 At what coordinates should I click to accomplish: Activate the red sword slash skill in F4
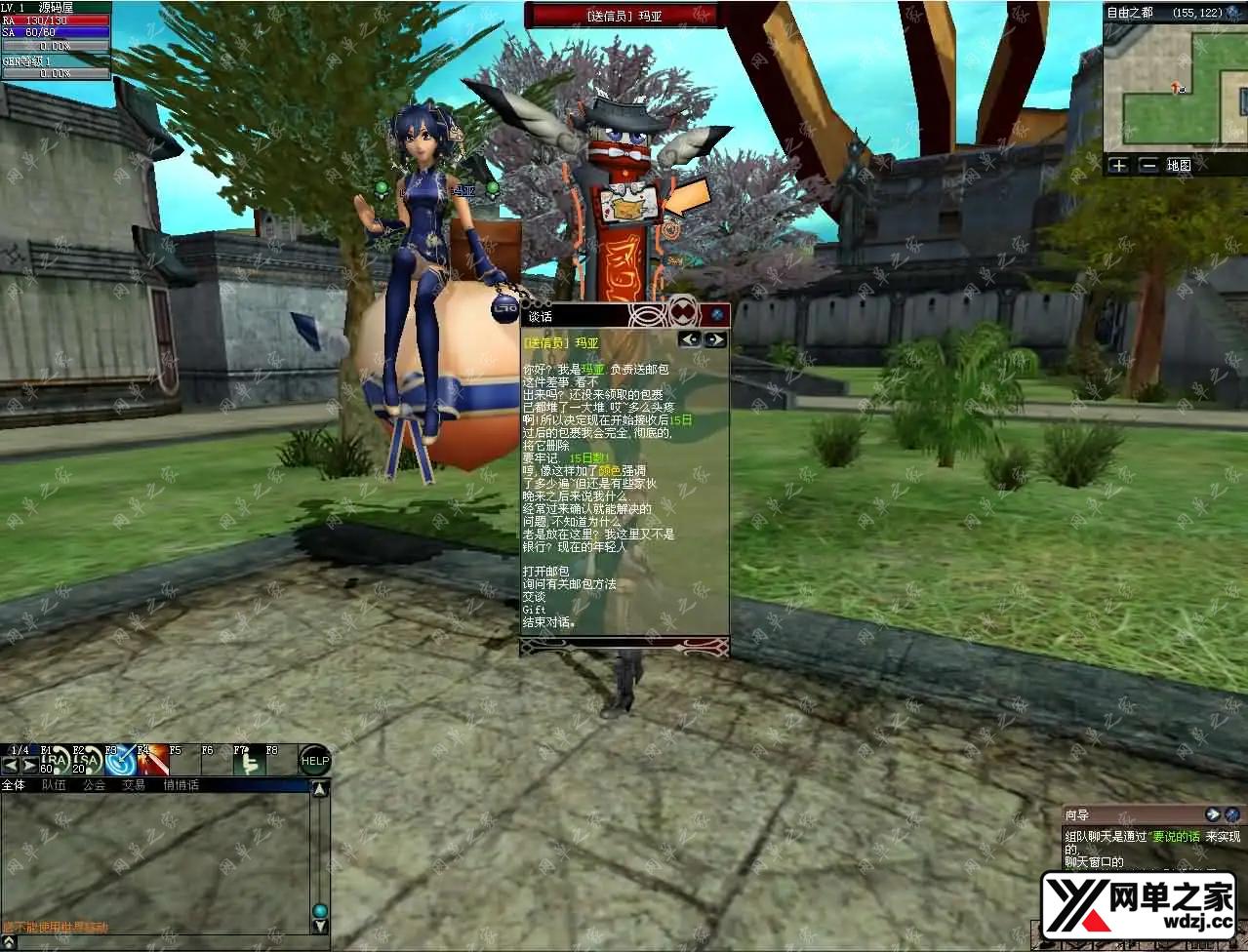click(151, 762)
